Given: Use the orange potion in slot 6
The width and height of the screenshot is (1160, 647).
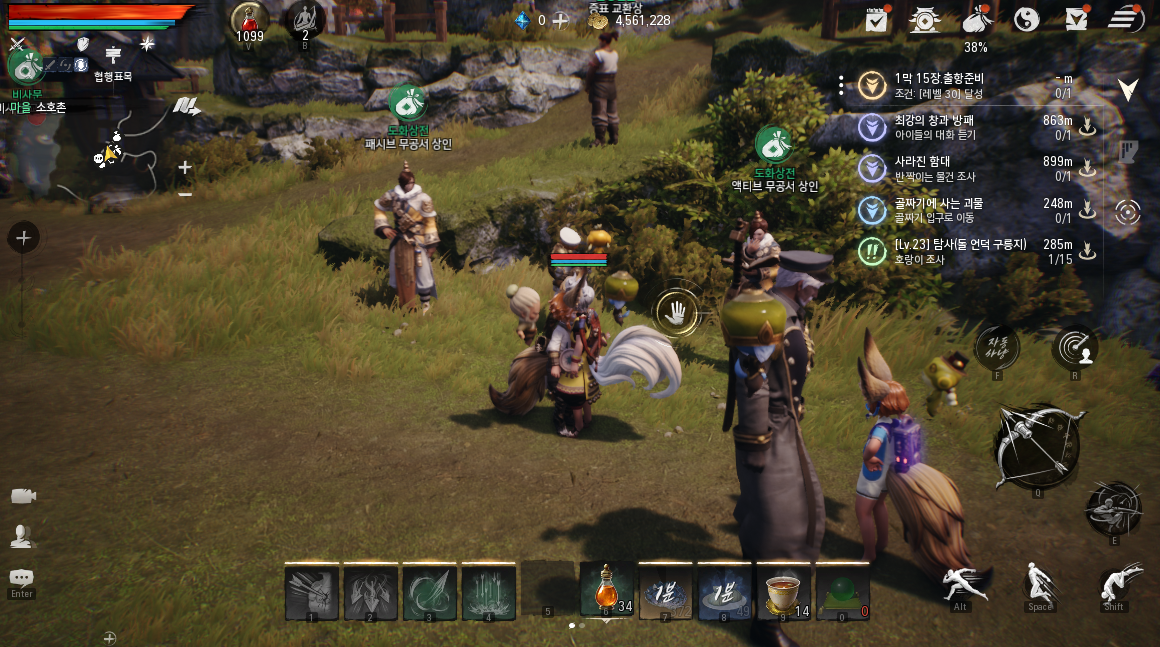Looking at the screenshot, I should 607,589.
